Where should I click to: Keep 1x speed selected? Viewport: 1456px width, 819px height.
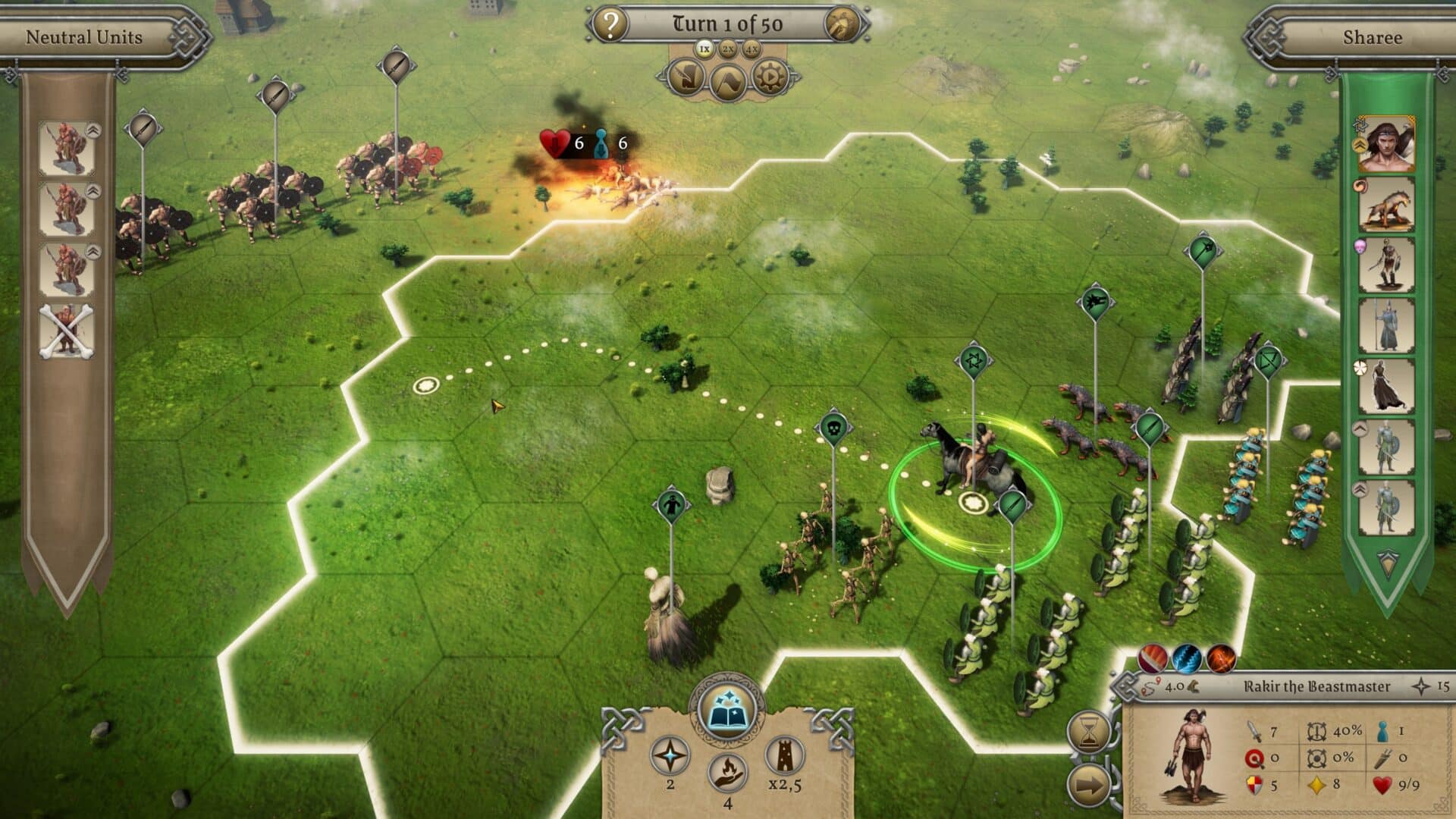coord(703,49)
